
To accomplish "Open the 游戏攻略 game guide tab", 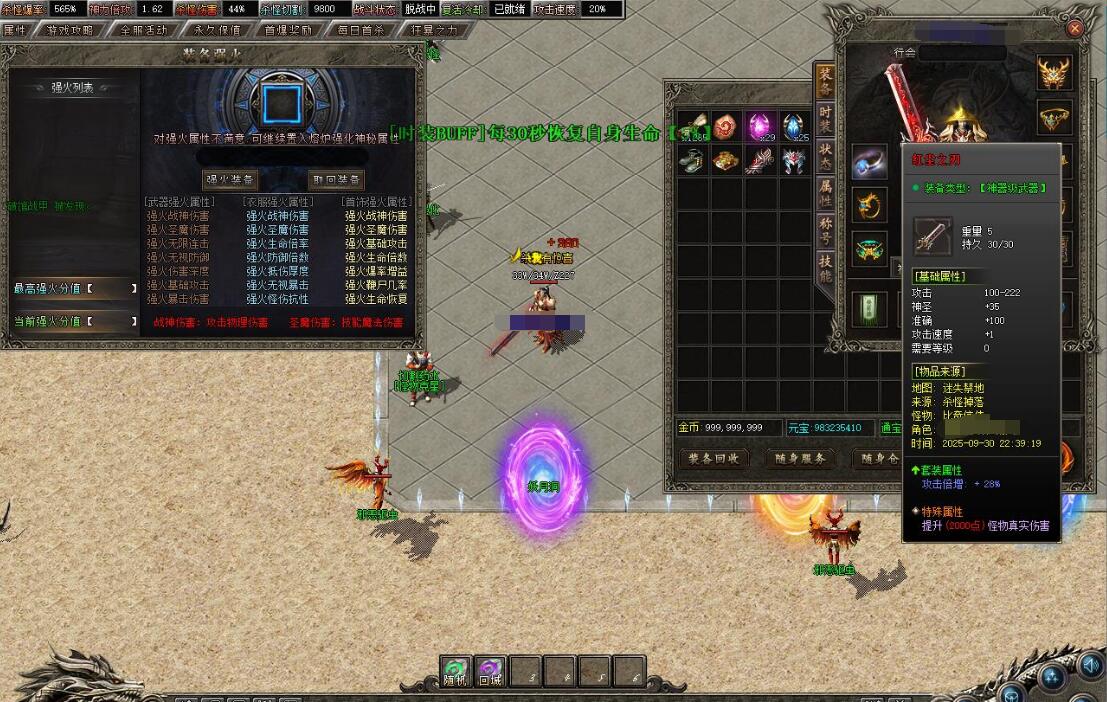I will [x=70, y=30].
